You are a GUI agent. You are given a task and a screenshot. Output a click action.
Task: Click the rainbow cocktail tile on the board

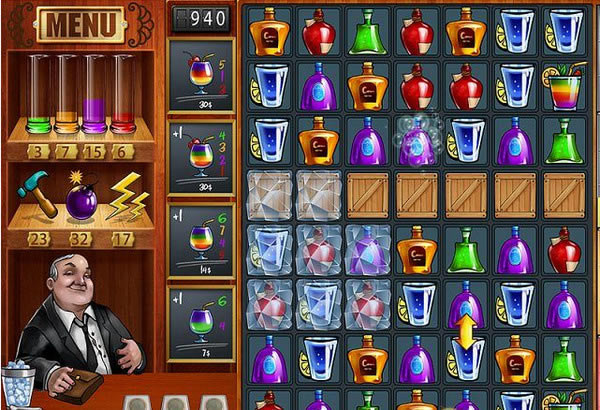pyautogui.click(x=565, y=86)
